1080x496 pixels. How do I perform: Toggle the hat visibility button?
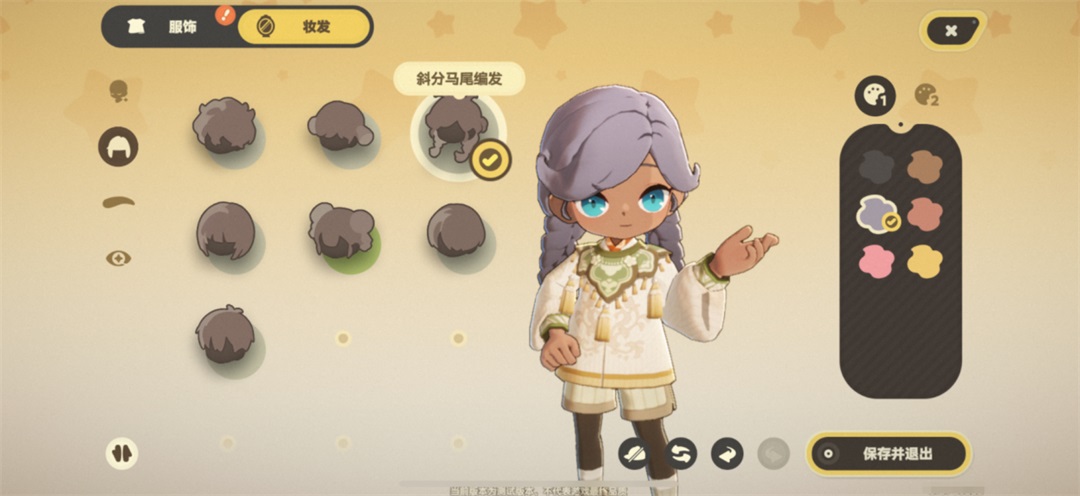(634, 454)
